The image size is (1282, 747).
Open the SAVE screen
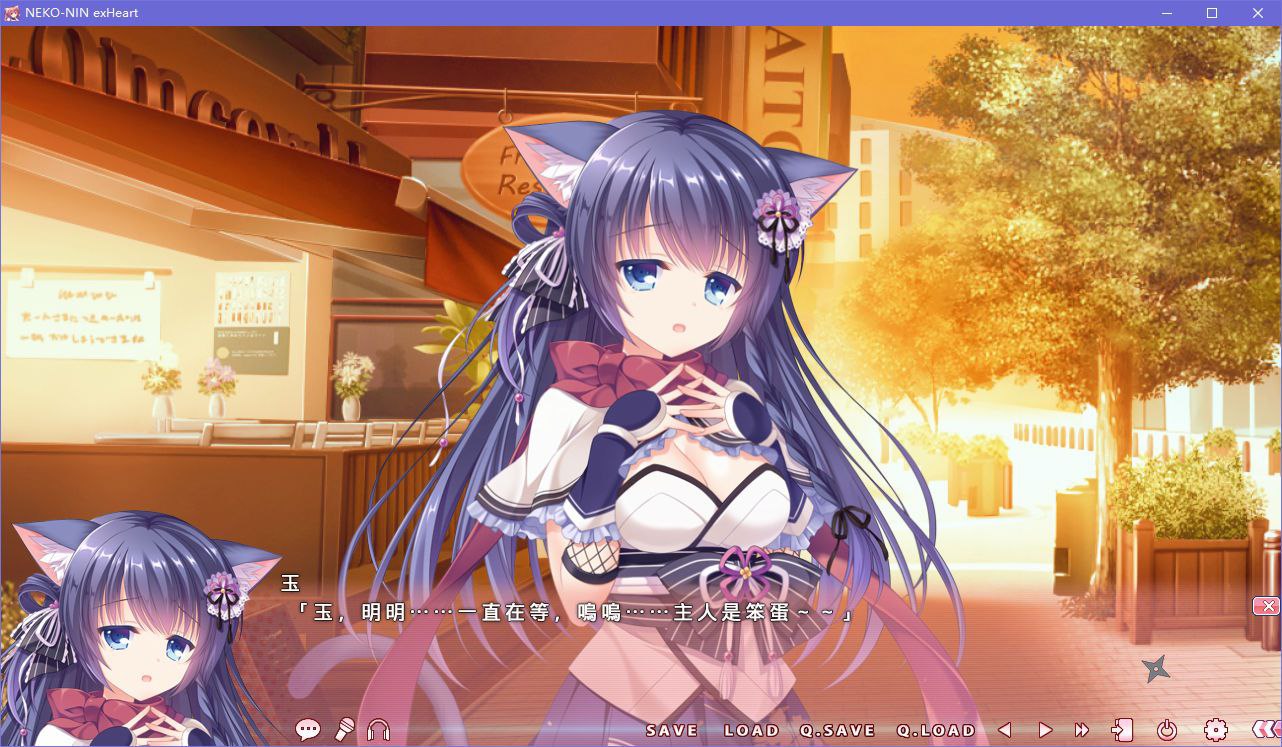point(673,730)
